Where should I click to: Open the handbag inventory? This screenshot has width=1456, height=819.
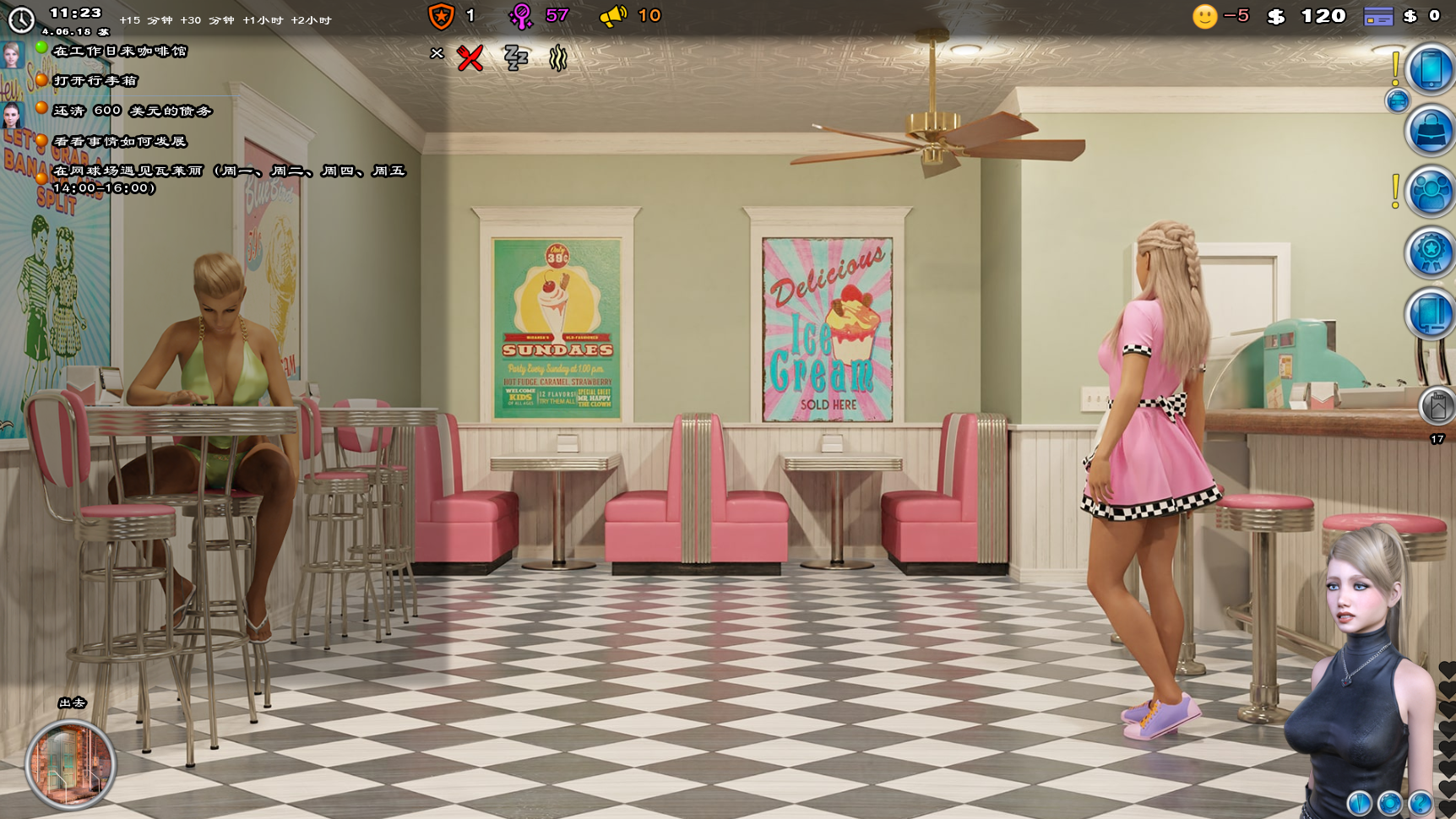pos(1430,132)
